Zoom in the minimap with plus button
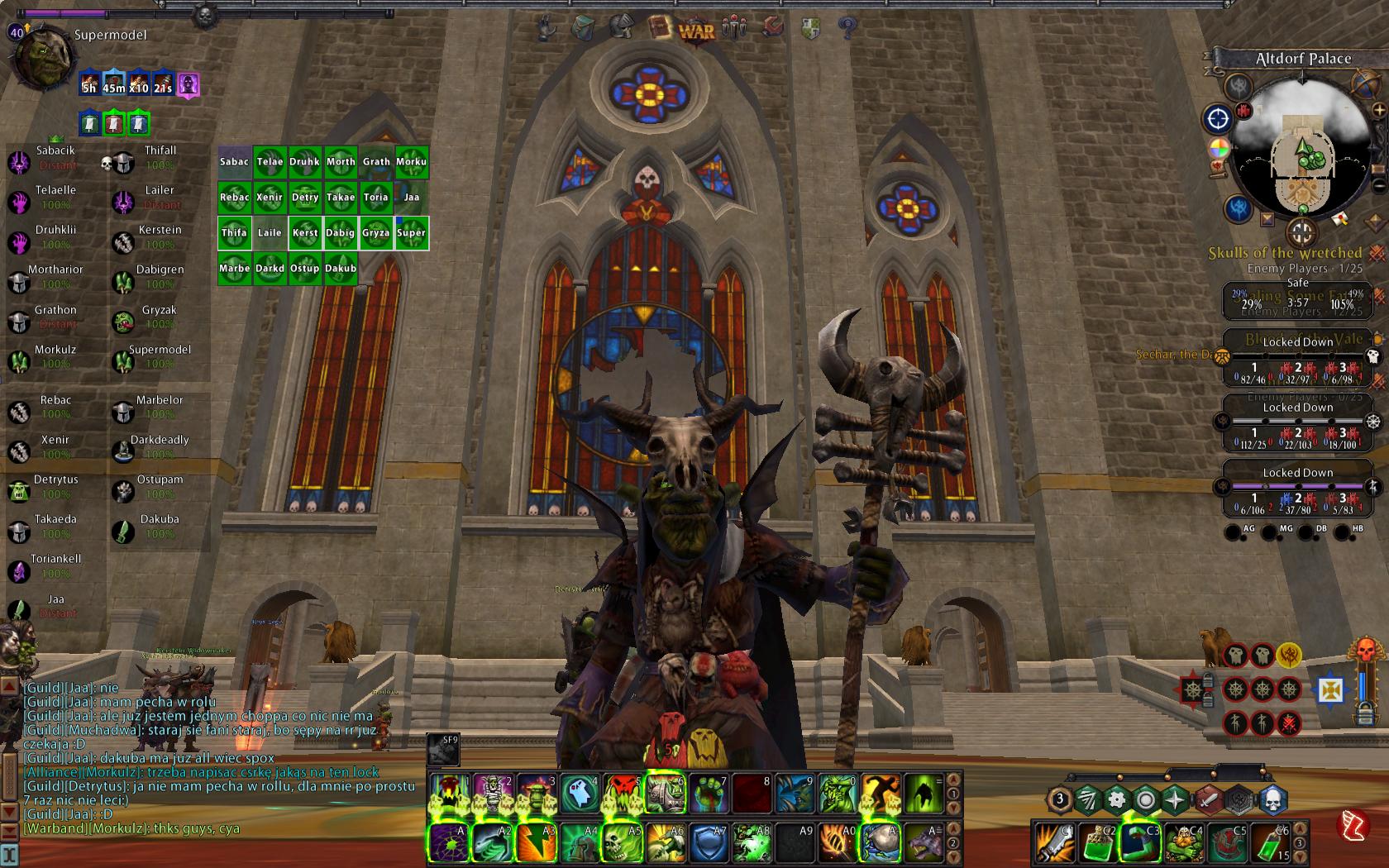 pos(1378,110)
